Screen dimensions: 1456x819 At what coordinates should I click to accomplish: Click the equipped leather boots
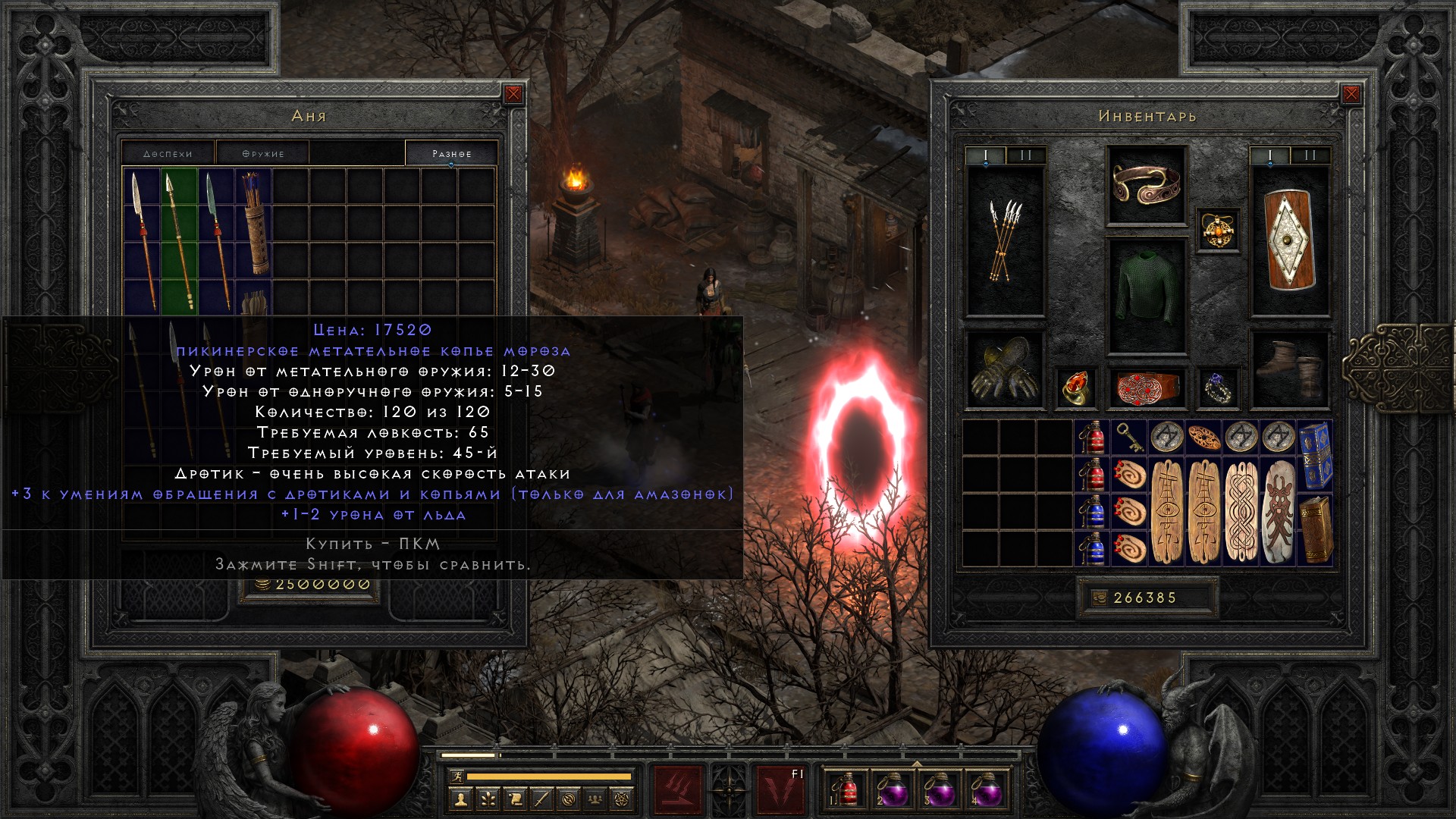coord(1289,370)
